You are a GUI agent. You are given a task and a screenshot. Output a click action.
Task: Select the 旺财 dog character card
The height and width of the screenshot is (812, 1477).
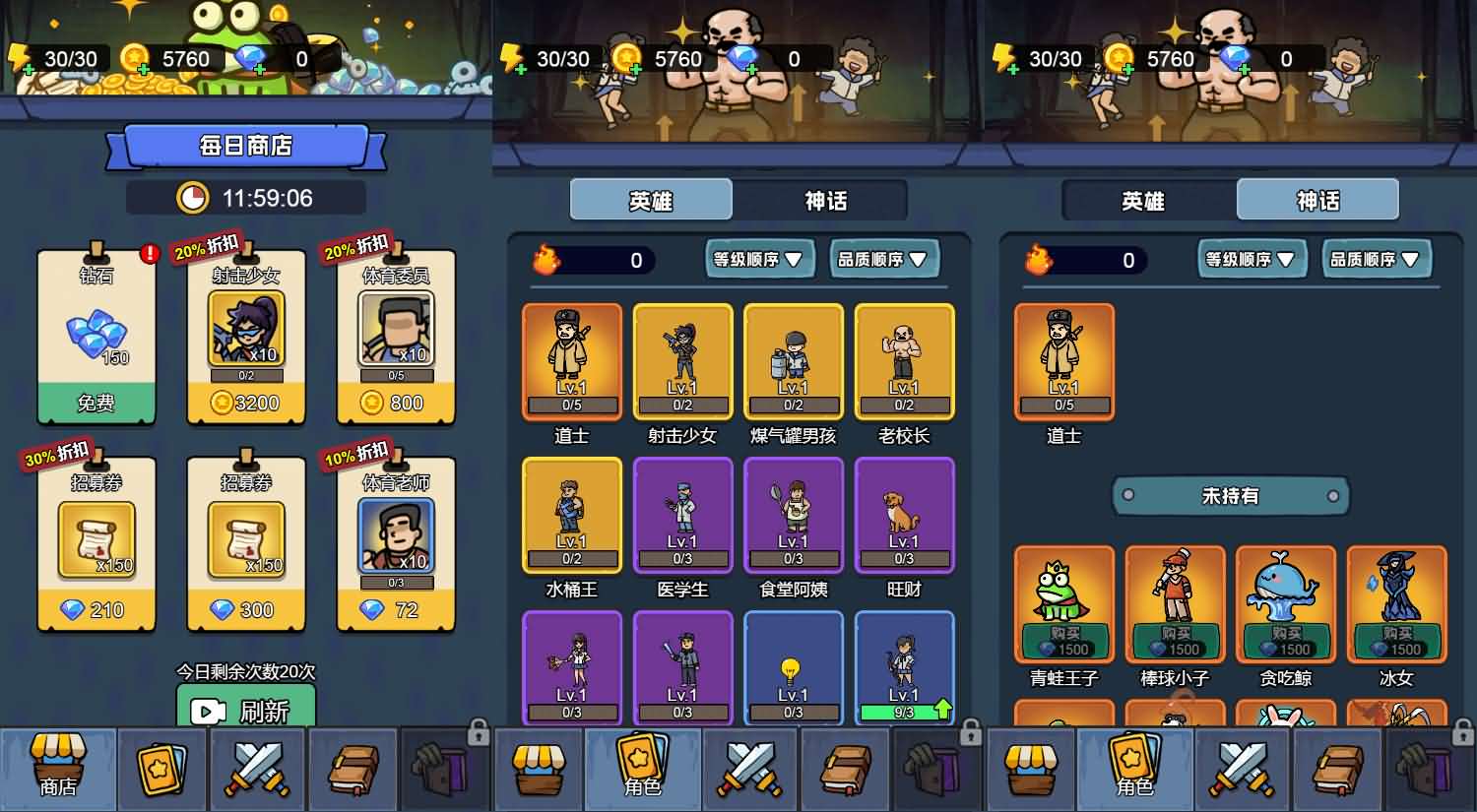point(904,515)
